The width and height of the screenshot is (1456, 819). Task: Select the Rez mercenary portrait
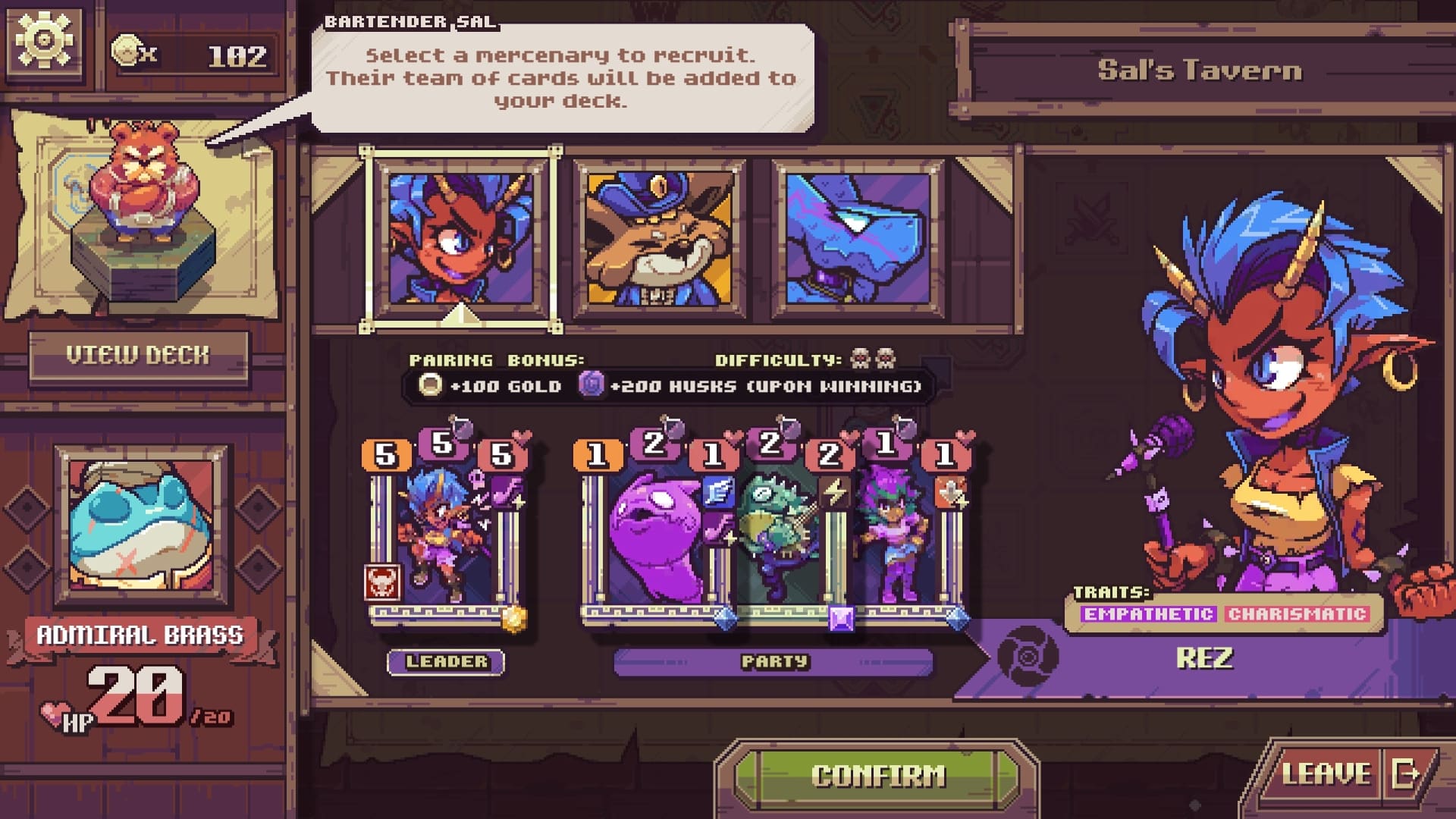click(460, 239)
